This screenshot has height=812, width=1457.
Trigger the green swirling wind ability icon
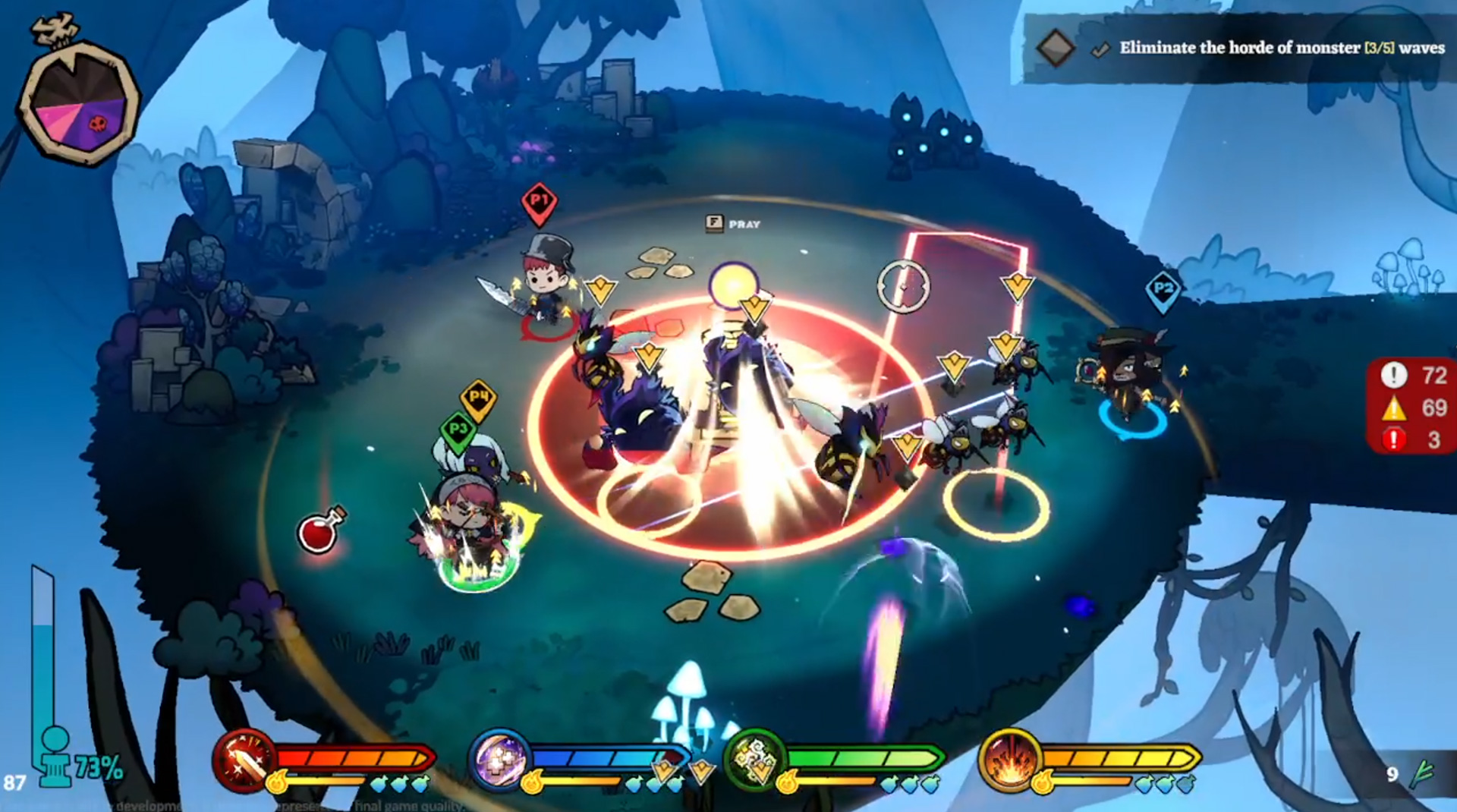coord(754,760)
